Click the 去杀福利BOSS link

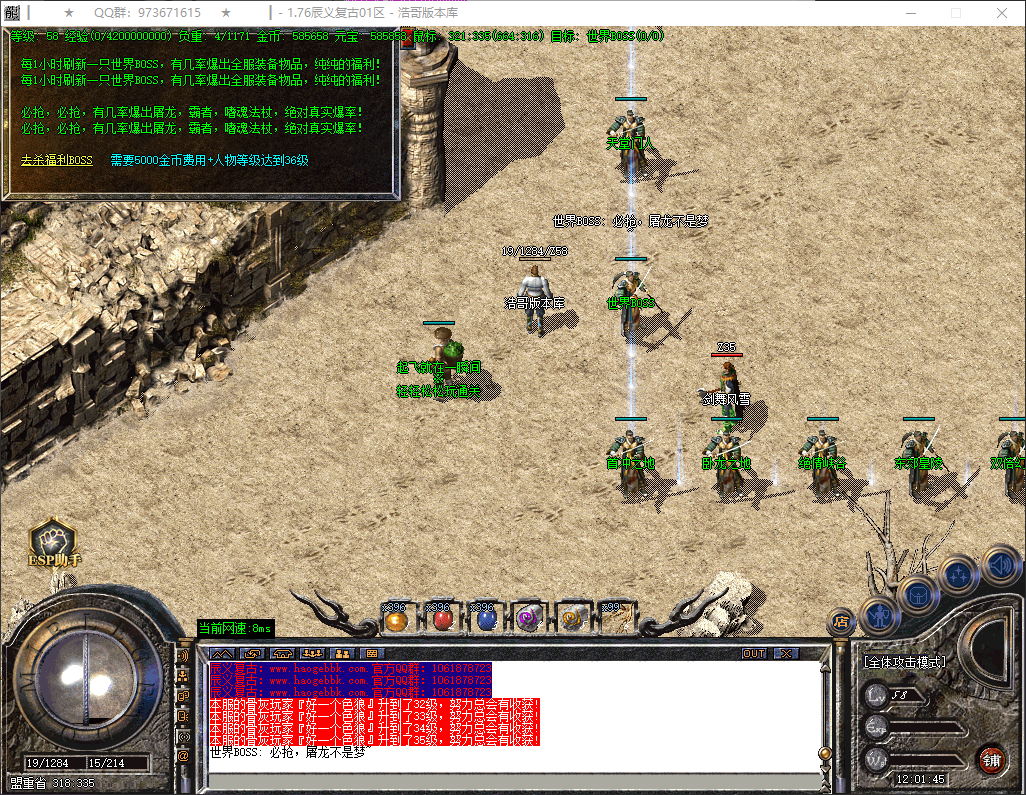(56, 160)
